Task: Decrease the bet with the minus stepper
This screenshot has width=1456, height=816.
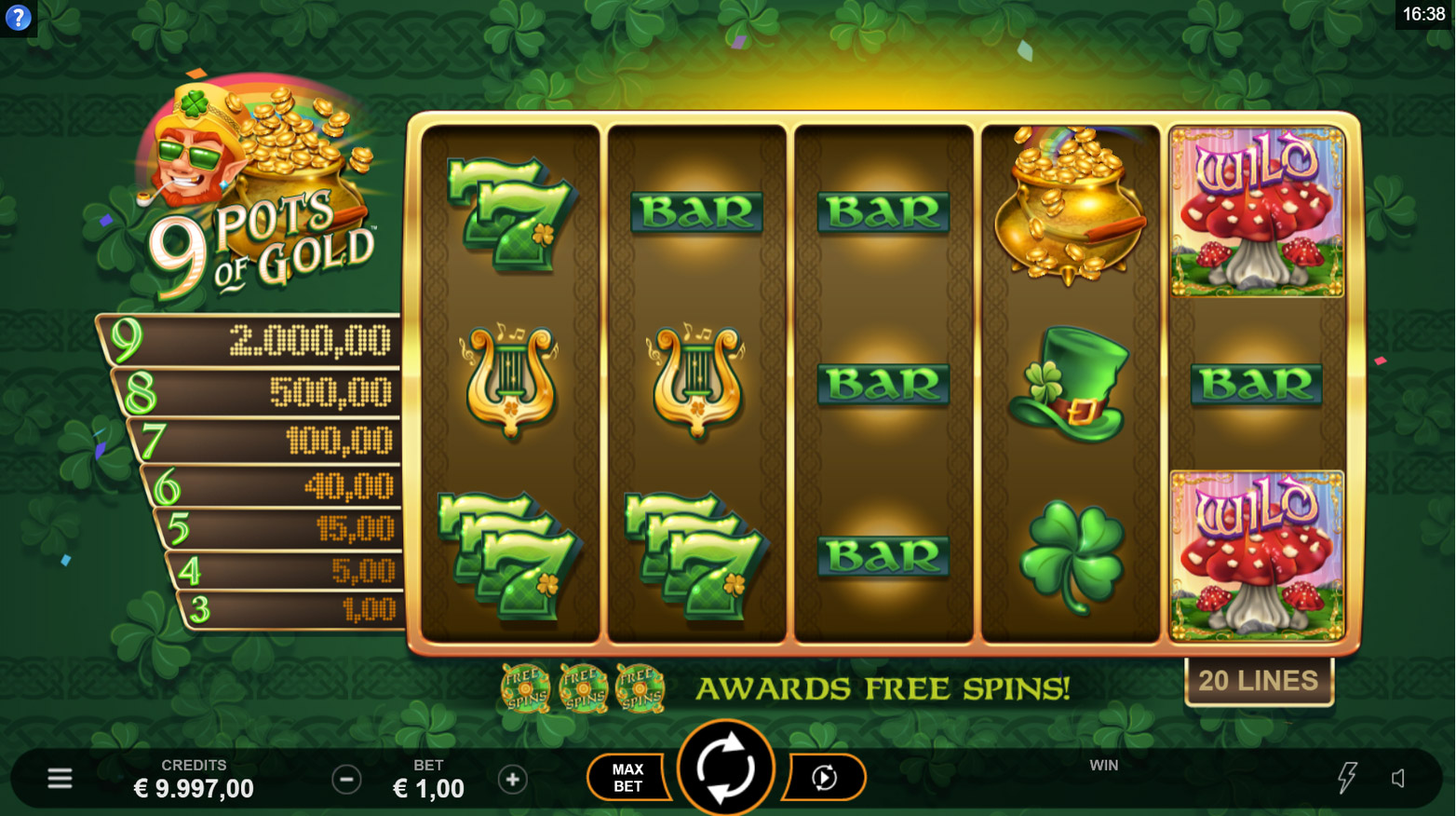Action: (x=346, y=779)
